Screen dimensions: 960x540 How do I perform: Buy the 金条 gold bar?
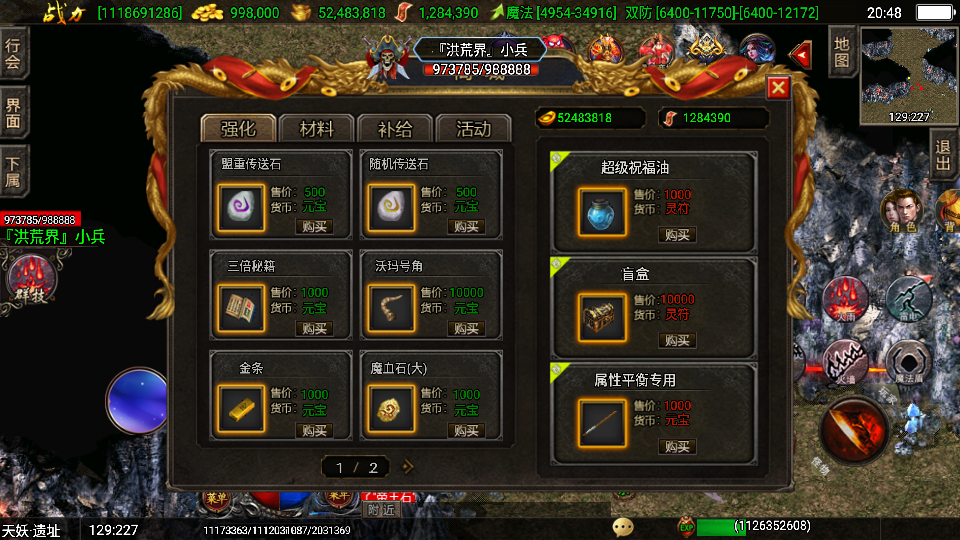click(314, 431)
